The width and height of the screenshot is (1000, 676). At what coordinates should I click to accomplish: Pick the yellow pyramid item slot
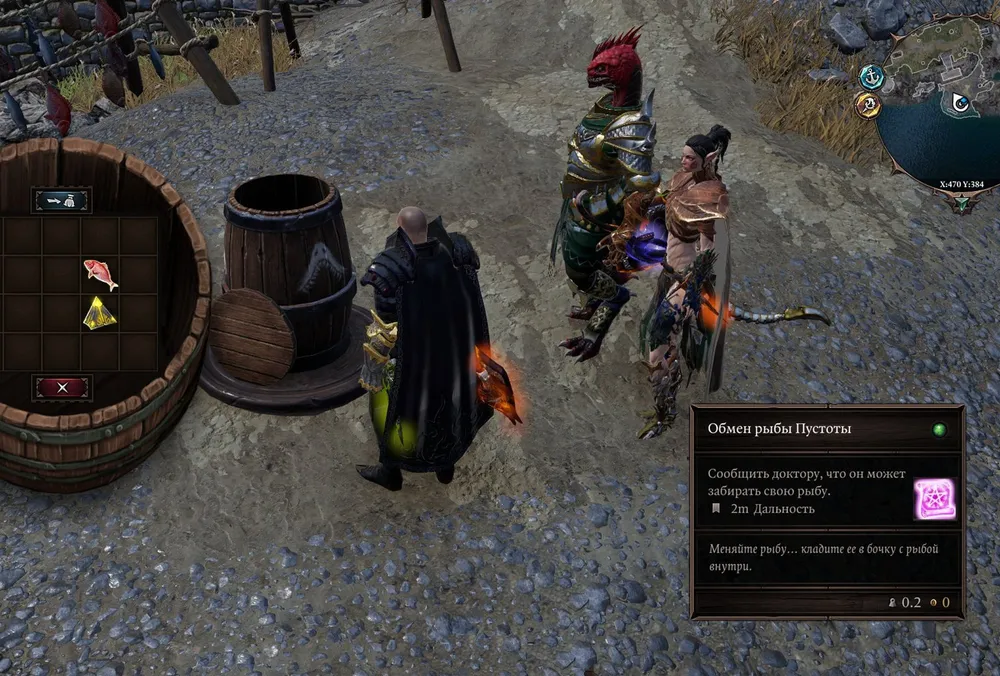[100, 314]
